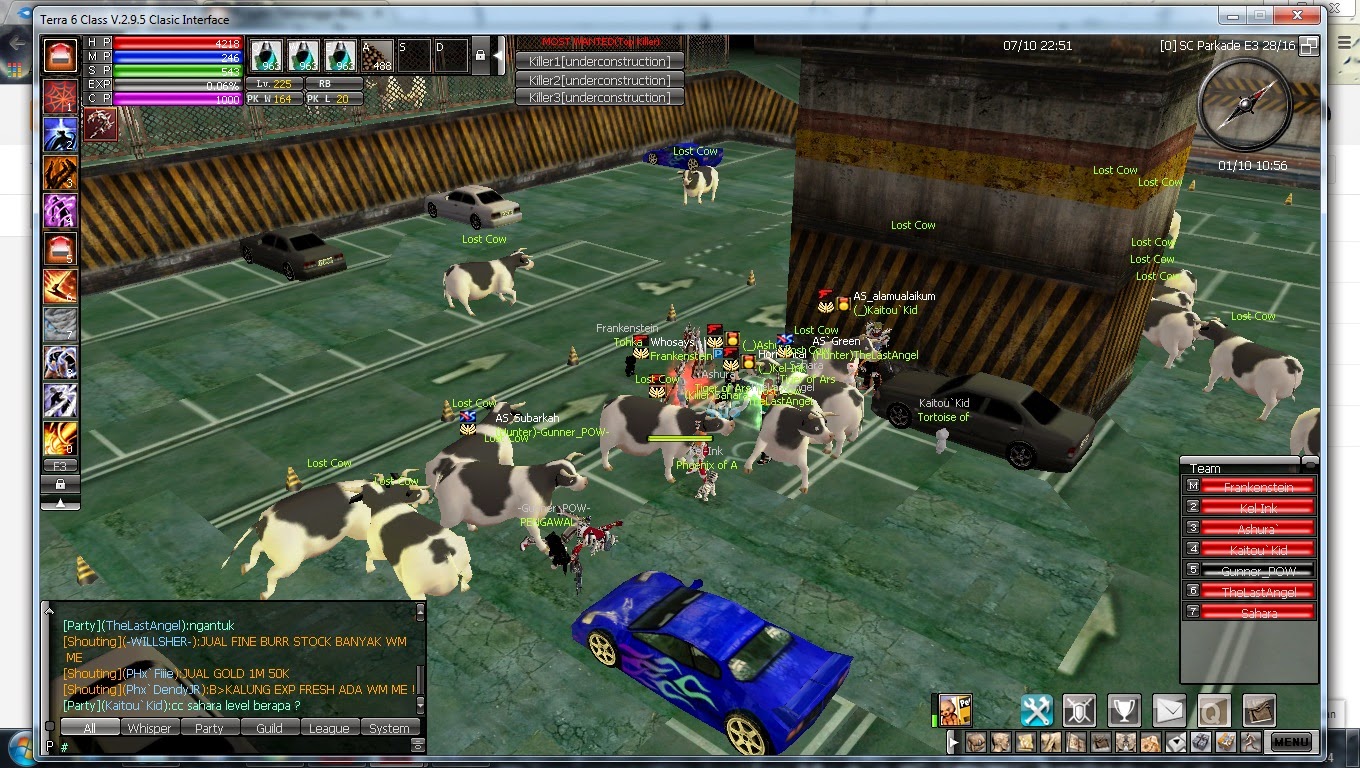
Task: Open the trophy ranking window
Action: [1125, 711]
